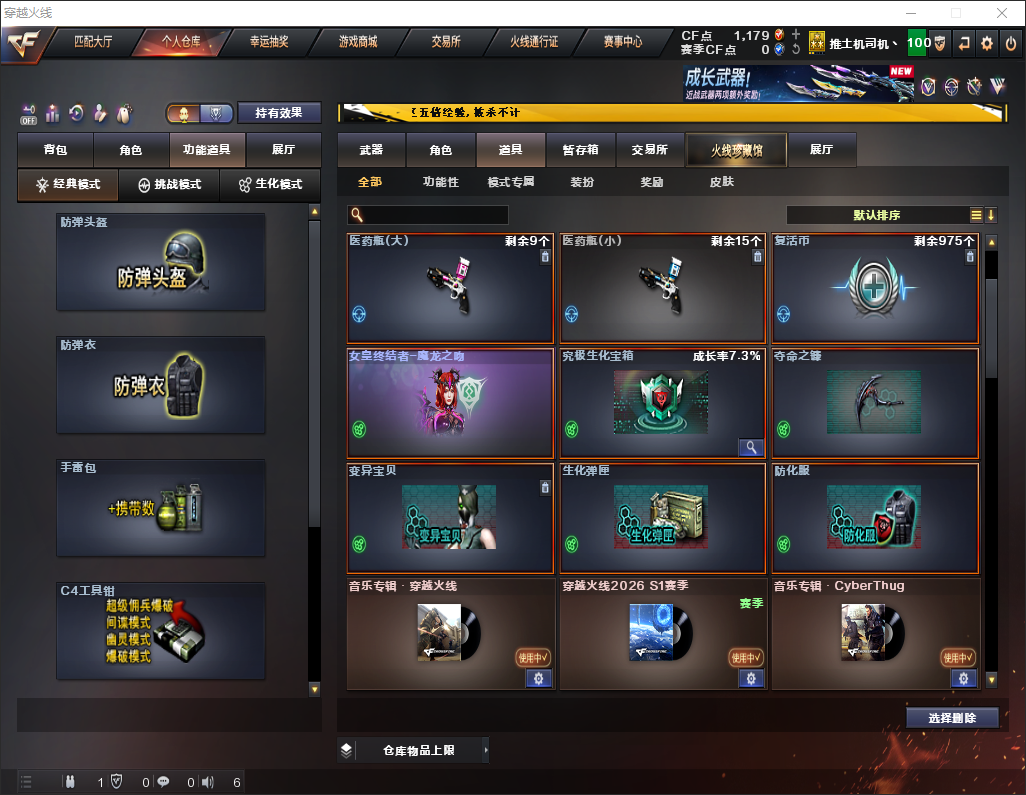Select the 复活币 item tile

click(x=875, y=290)
